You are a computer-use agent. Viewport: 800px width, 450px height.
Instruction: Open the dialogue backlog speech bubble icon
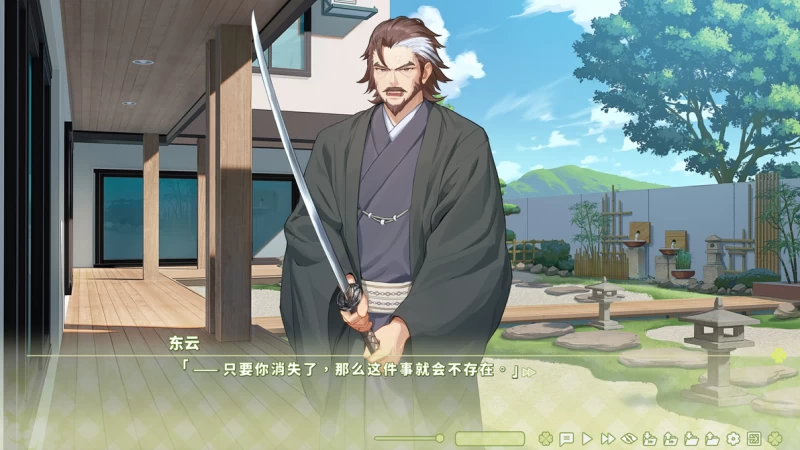(566, 438)
